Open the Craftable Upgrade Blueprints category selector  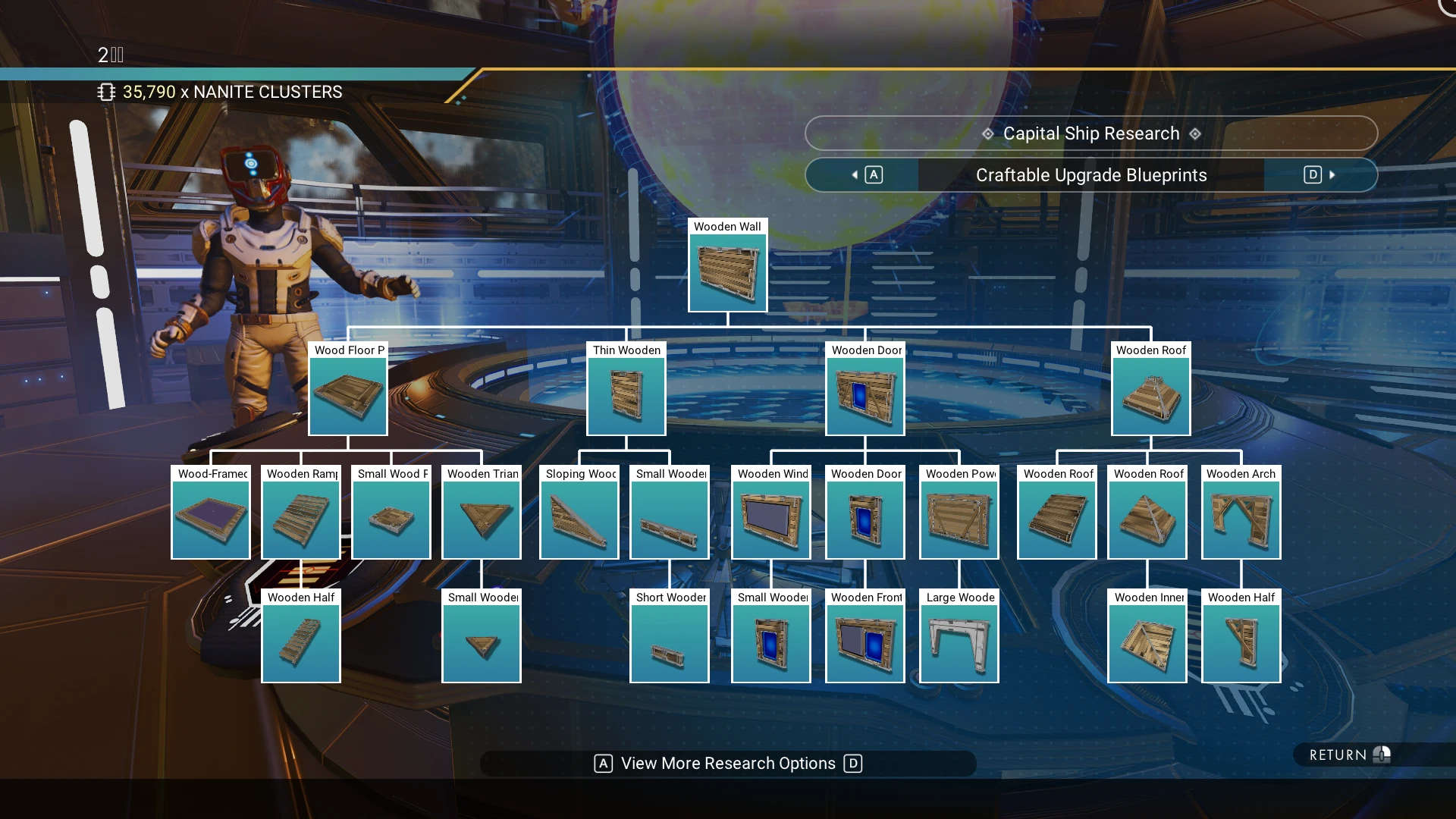1090,175
